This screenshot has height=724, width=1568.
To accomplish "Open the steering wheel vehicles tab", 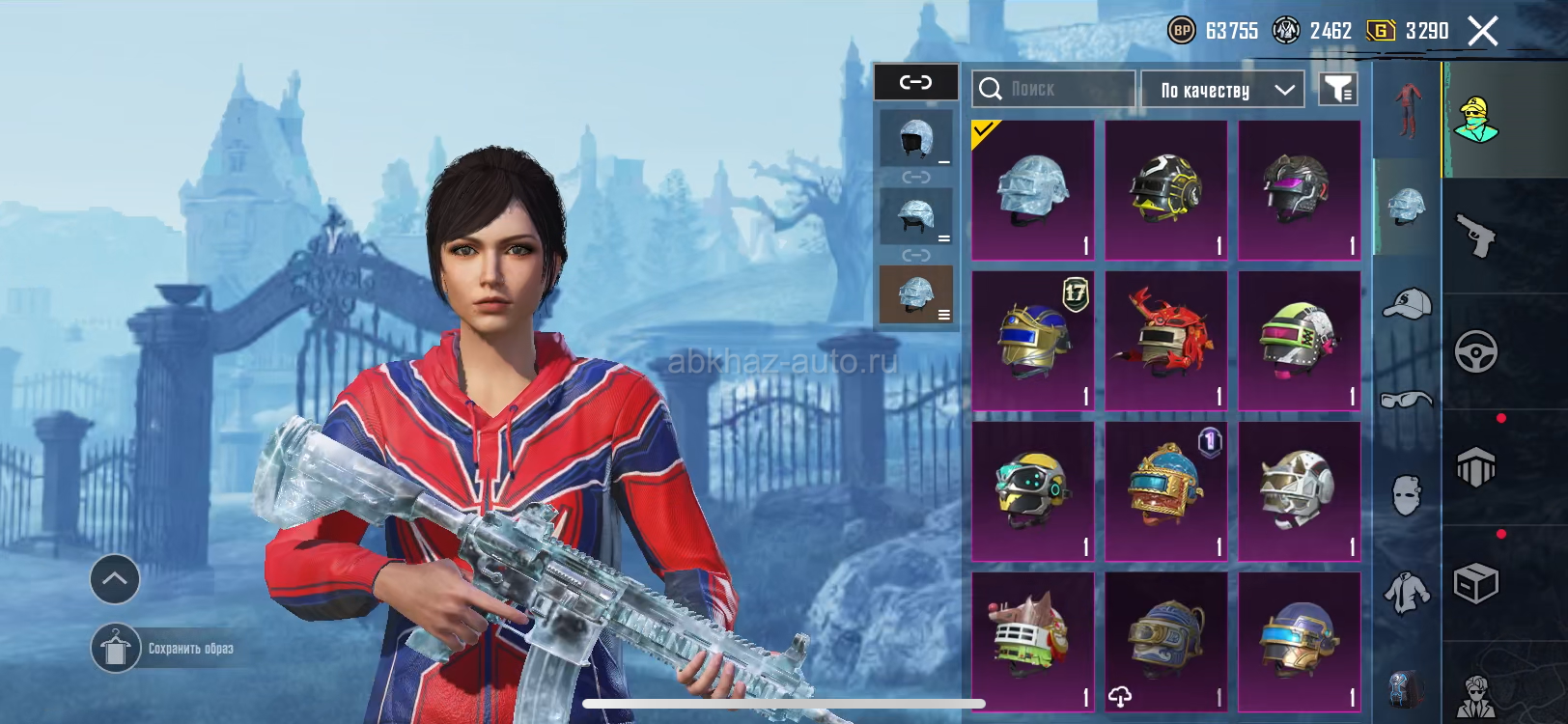I will (x=1475, y=351).
